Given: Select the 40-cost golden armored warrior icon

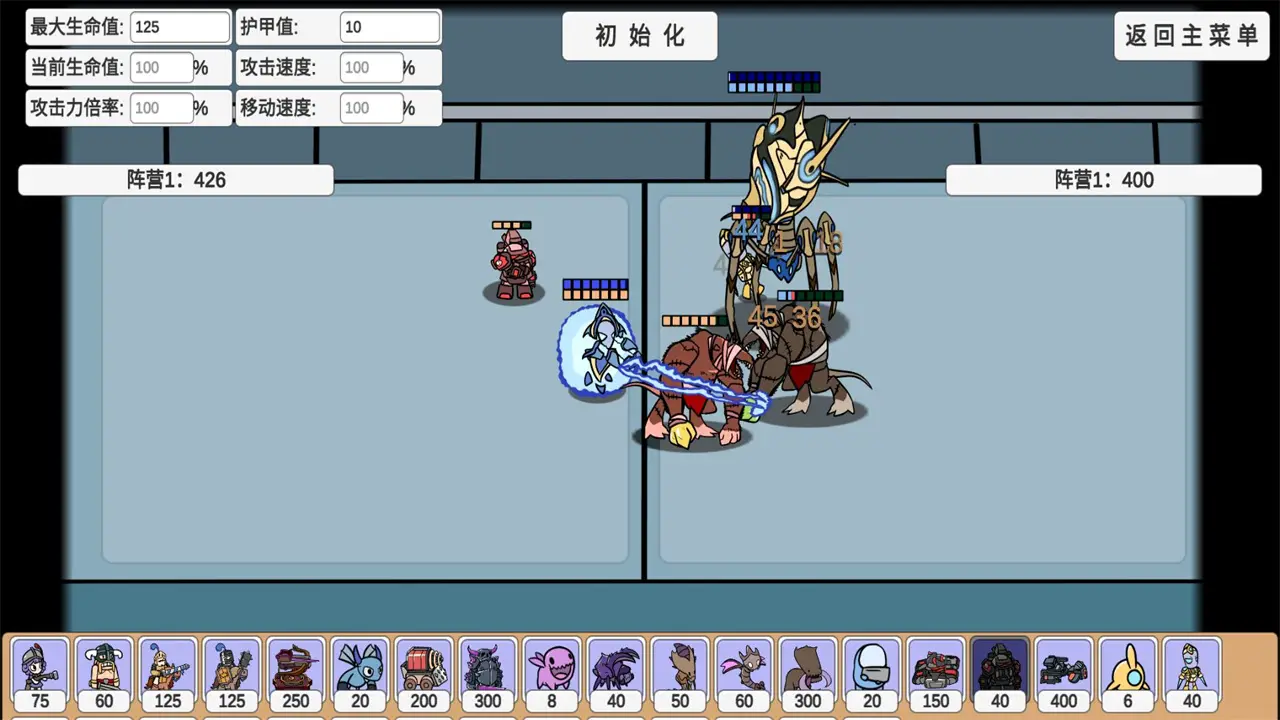Looking at the screenshot, I should coord(1191,670).
